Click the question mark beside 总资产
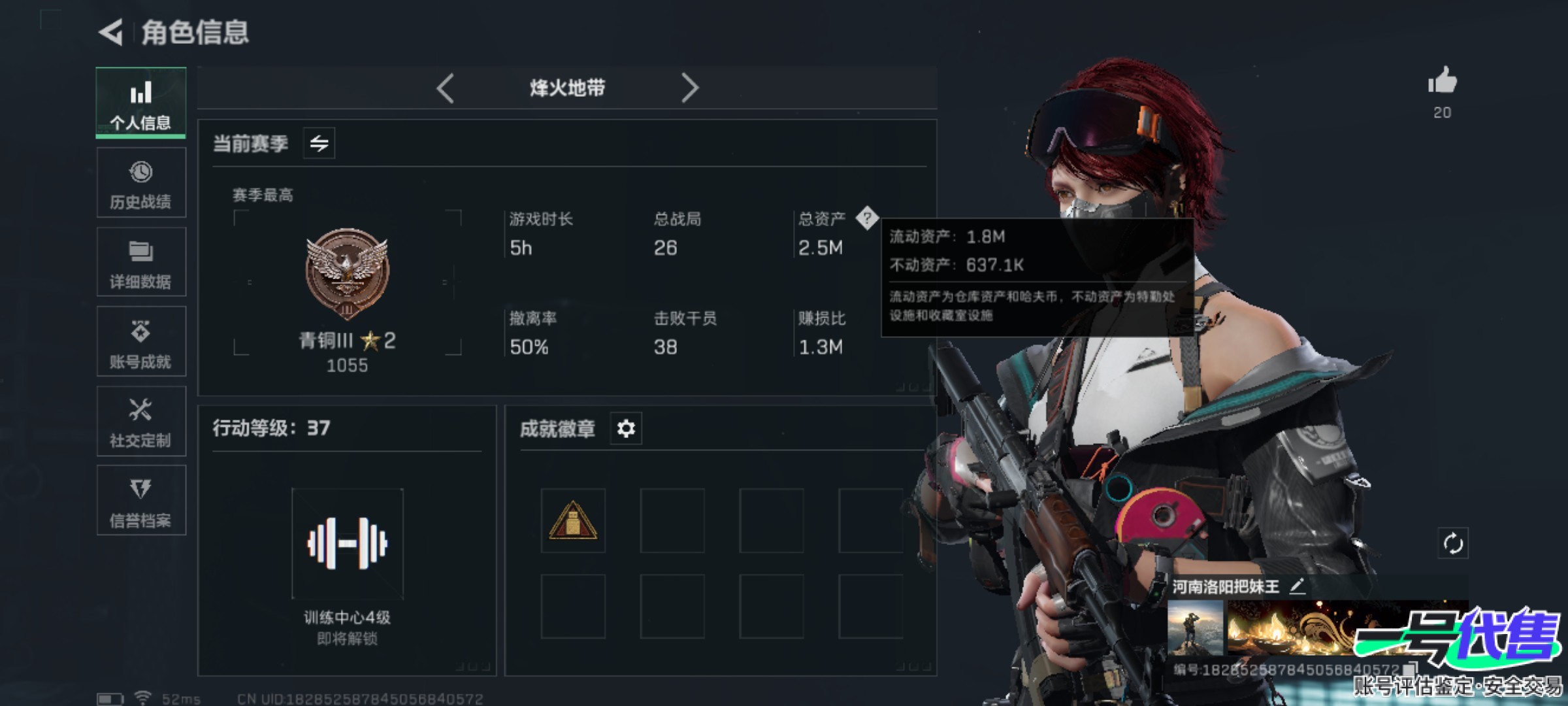The image size is (1568, 706). click(867, 218)
